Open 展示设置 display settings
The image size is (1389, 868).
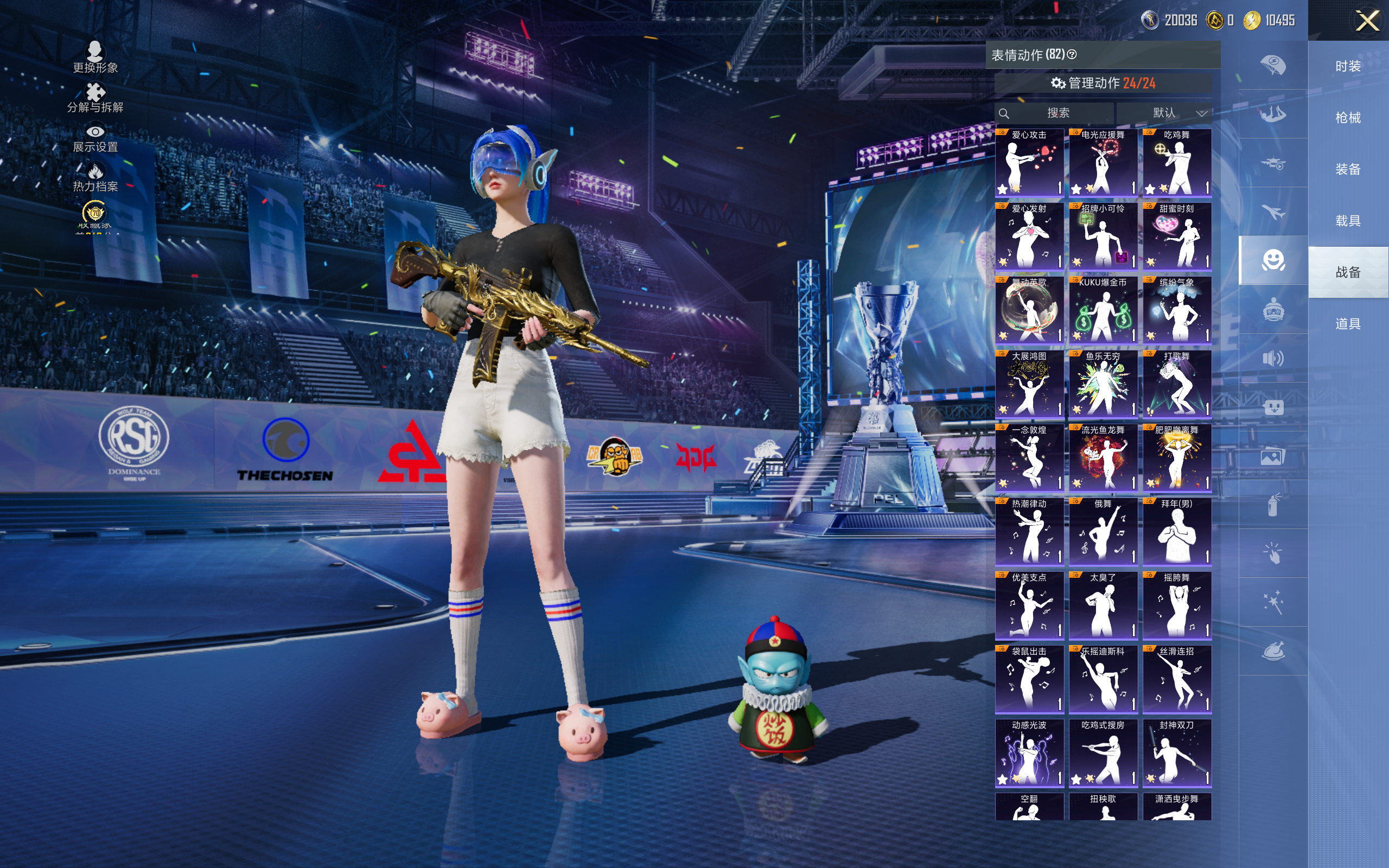tap(95, 138)
